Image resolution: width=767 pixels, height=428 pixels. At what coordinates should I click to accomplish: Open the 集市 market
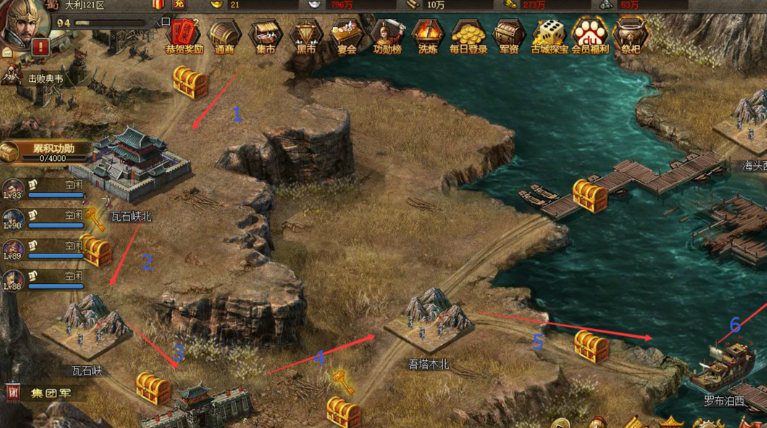tap(265, 34)
